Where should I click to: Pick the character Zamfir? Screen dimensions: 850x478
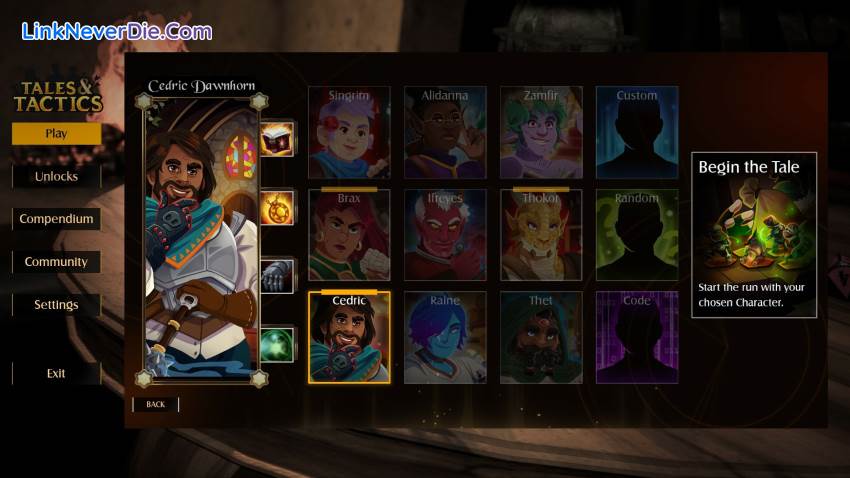pos(541,132)
